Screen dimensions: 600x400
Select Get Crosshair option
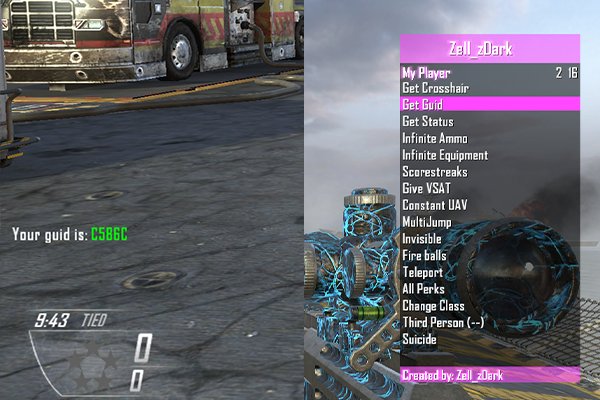tap(437, 88)
